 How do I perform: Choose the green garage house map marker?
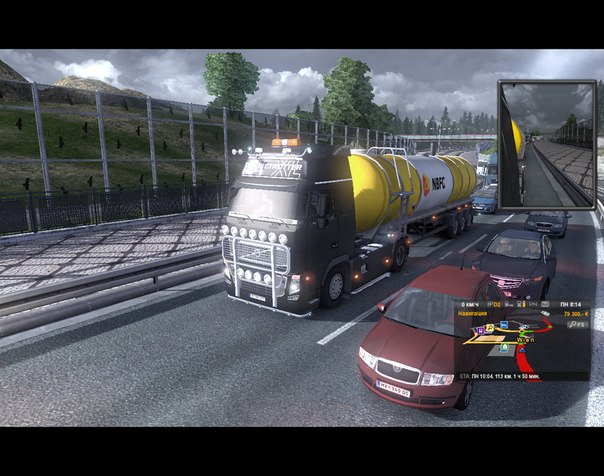pyautogui.click(x=504, y=346)
